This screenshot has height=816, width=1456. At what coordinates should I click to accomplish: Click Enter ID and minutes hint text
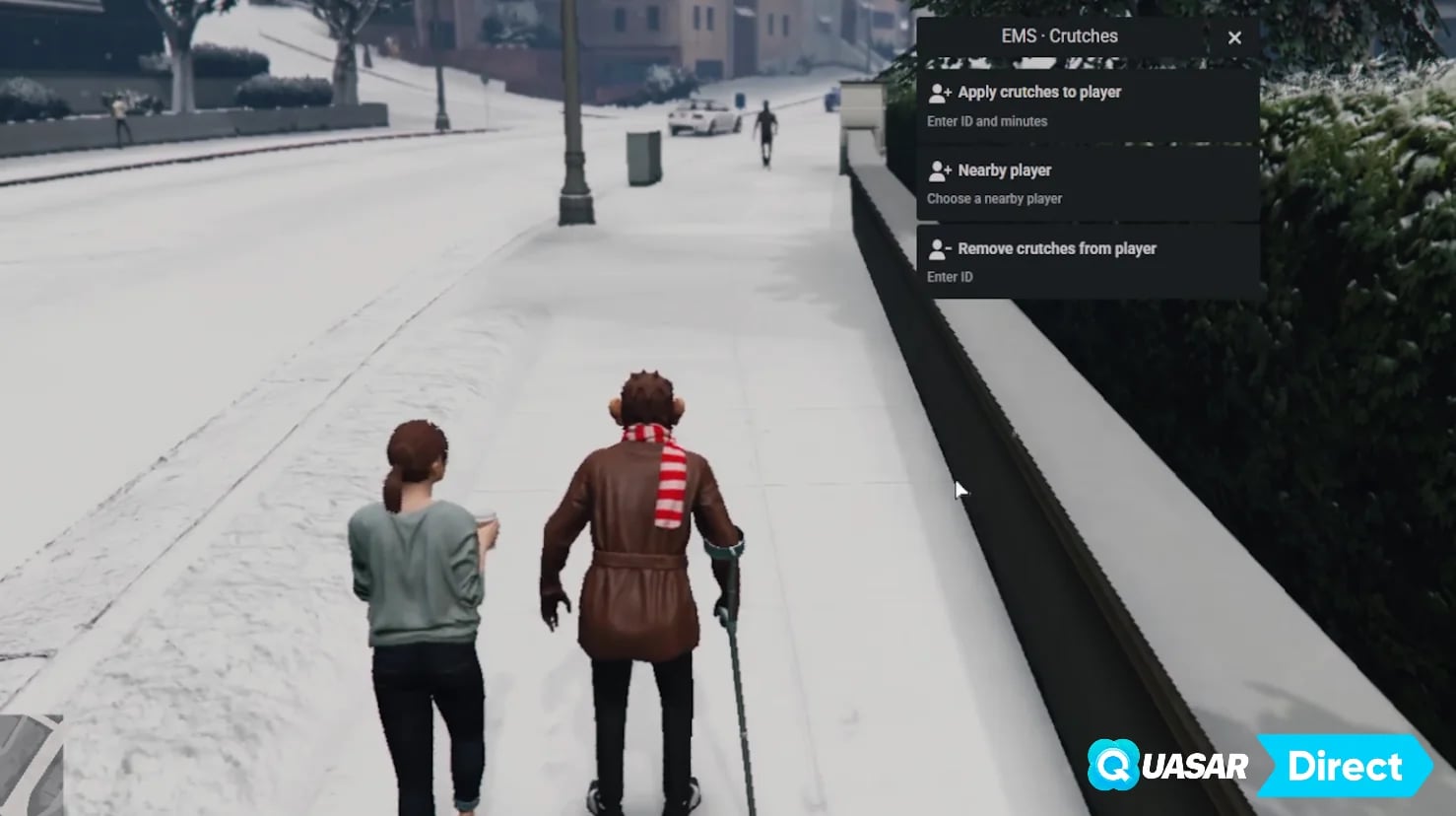pyautogui.click(x=988, y=121)
